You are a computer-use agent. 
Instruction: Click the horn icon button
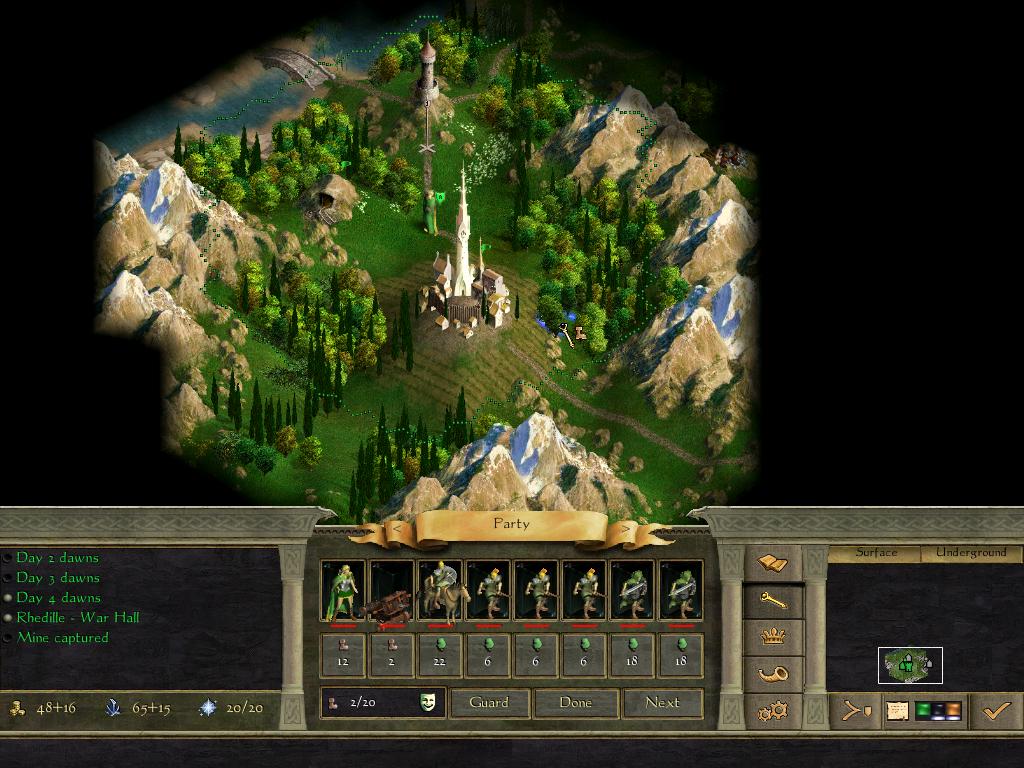[x=775, y=674]
